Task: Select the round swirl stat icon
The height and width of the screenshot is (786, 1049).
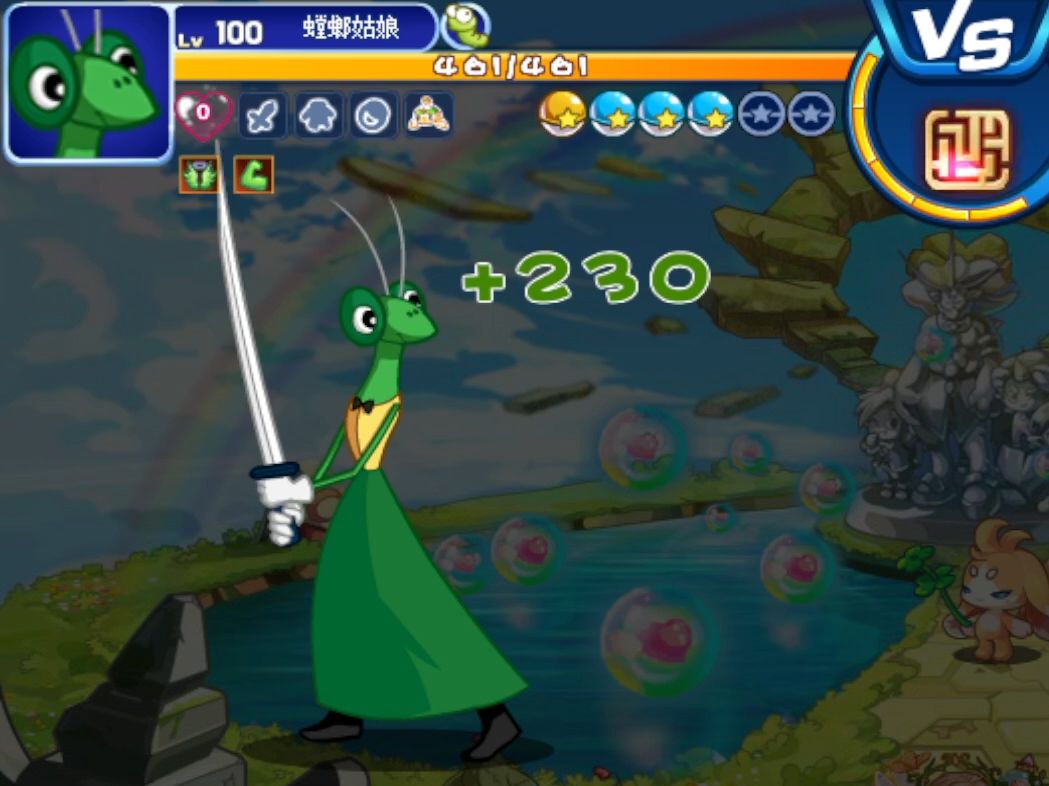Action: tap(374, 116)
